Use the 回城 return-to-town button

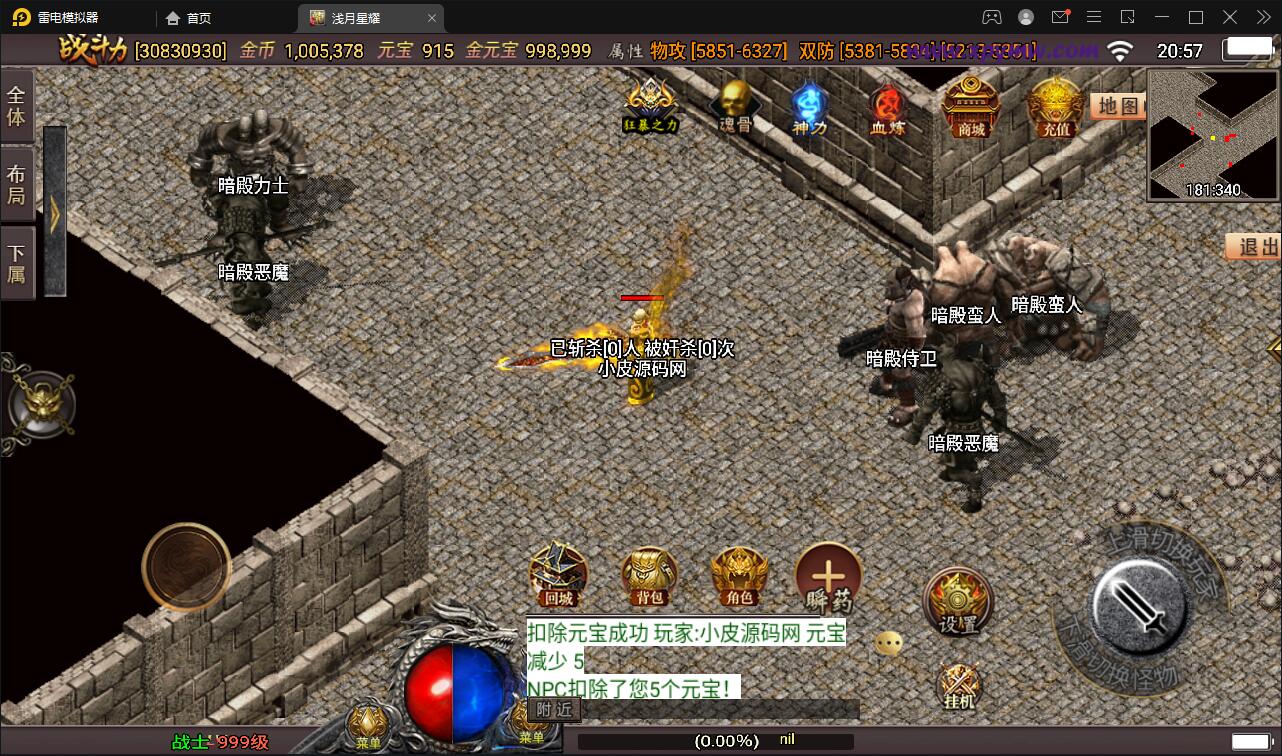(558, 575)
